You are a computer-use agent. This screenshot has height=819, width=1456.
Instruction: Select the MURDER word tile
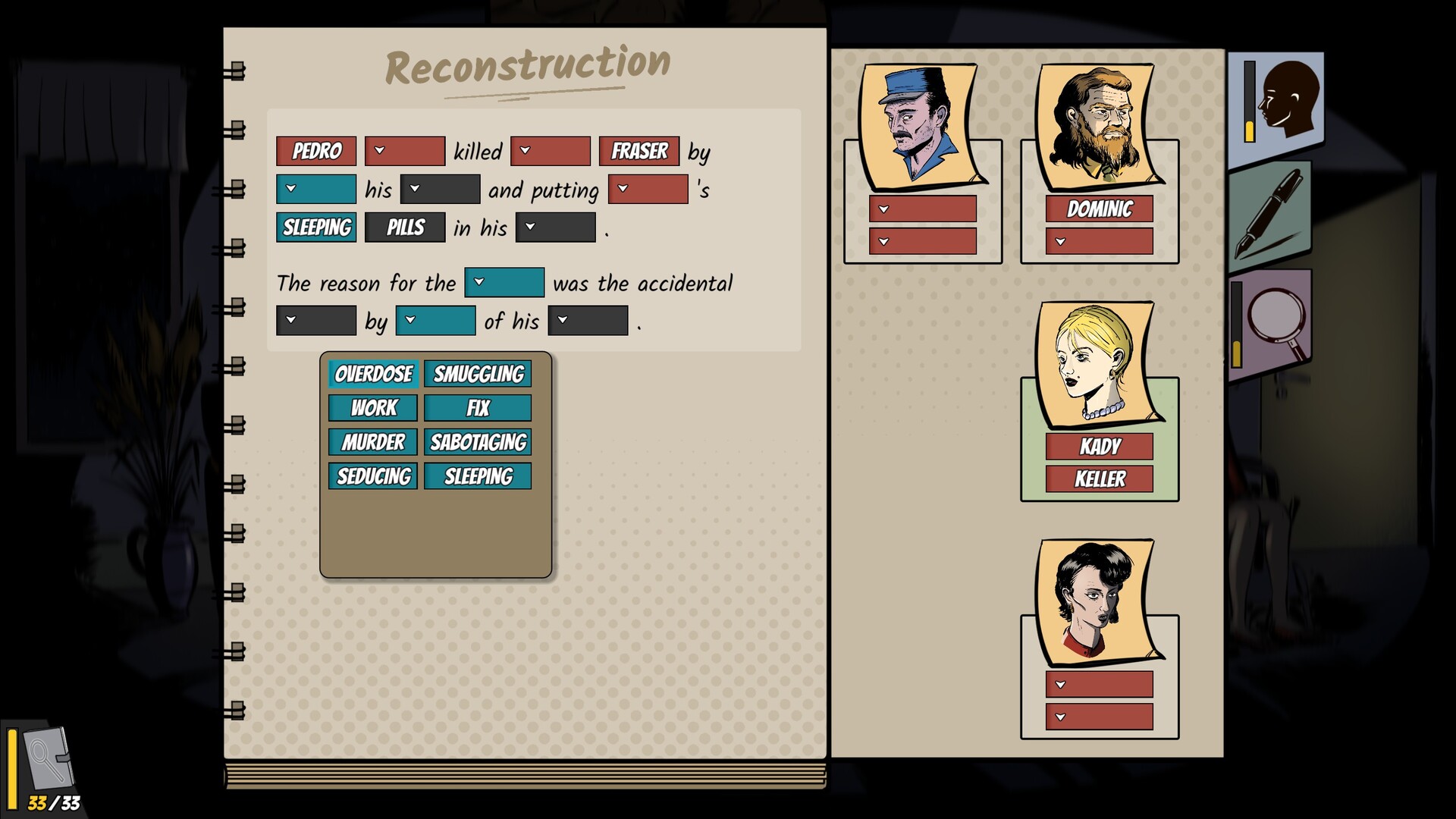coord(372,442)
